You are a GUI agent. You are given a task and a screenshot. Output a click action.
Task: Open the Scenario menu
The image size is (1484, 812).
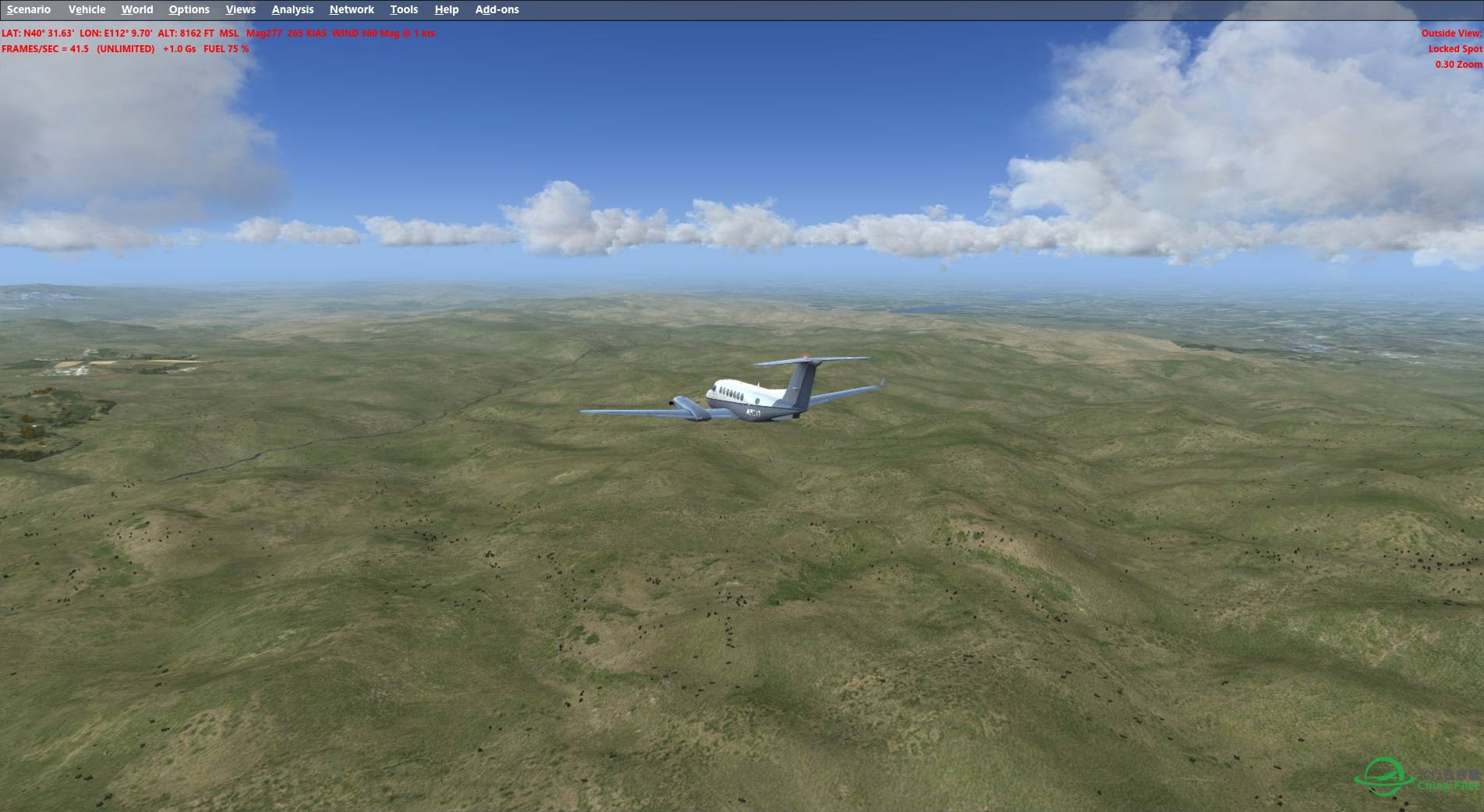(x=29, y=9)
